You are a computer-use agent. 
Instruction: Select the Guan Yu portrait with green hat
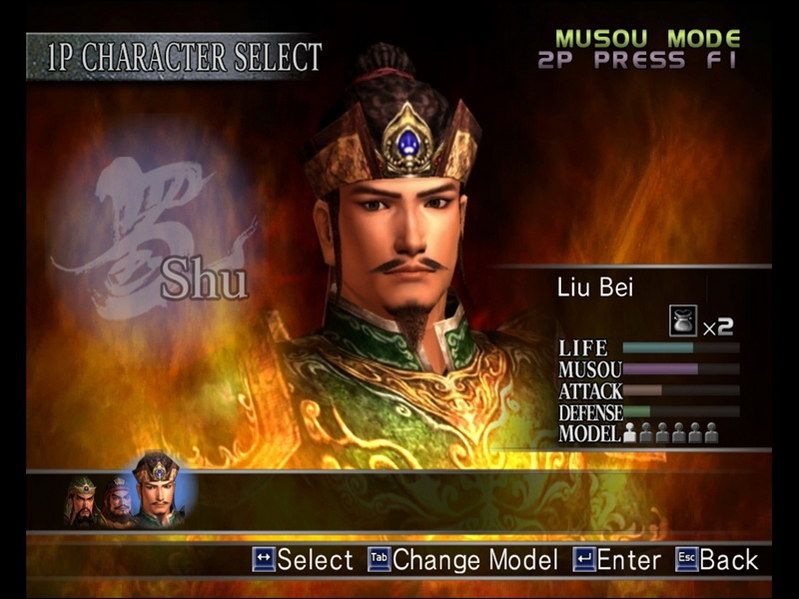coord(83,499)
